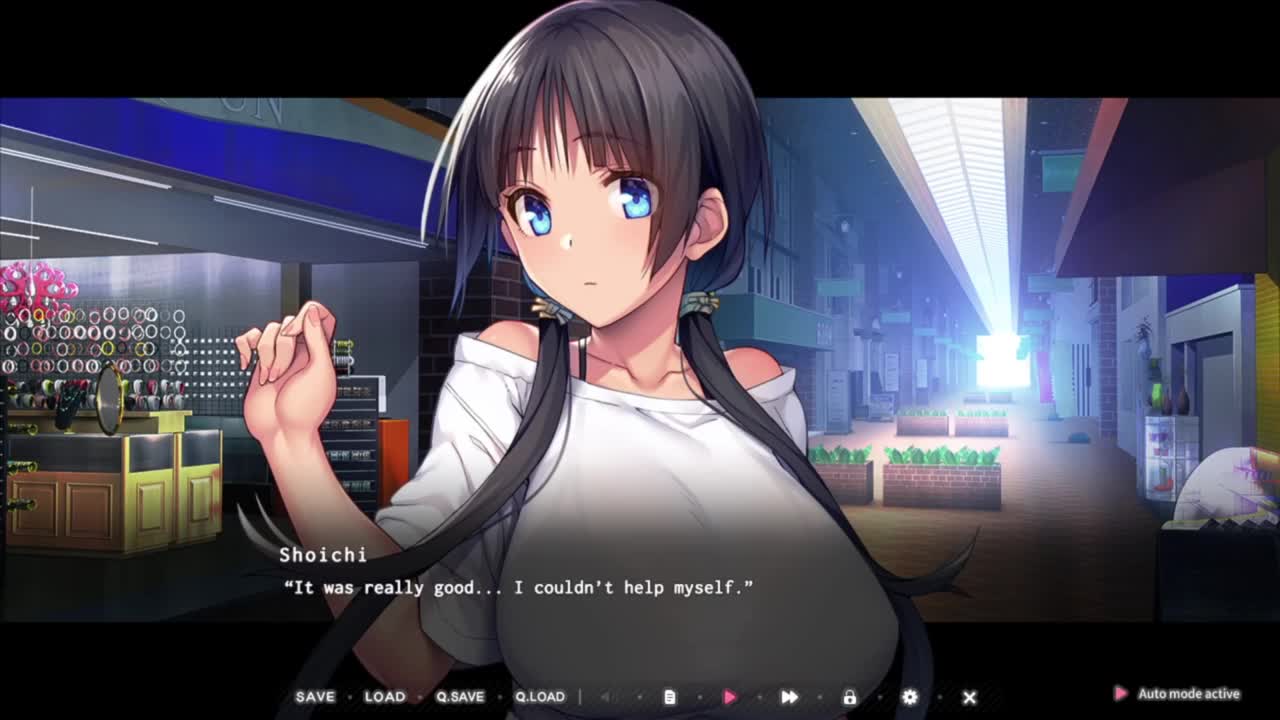Open settings with the gear icon

(909, 697)
